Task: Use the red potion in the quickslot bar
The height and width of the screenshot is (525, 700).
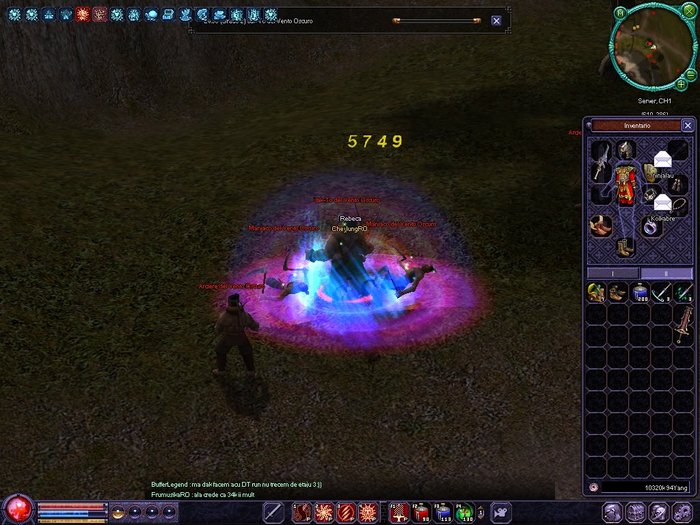Action: point(421,513)
